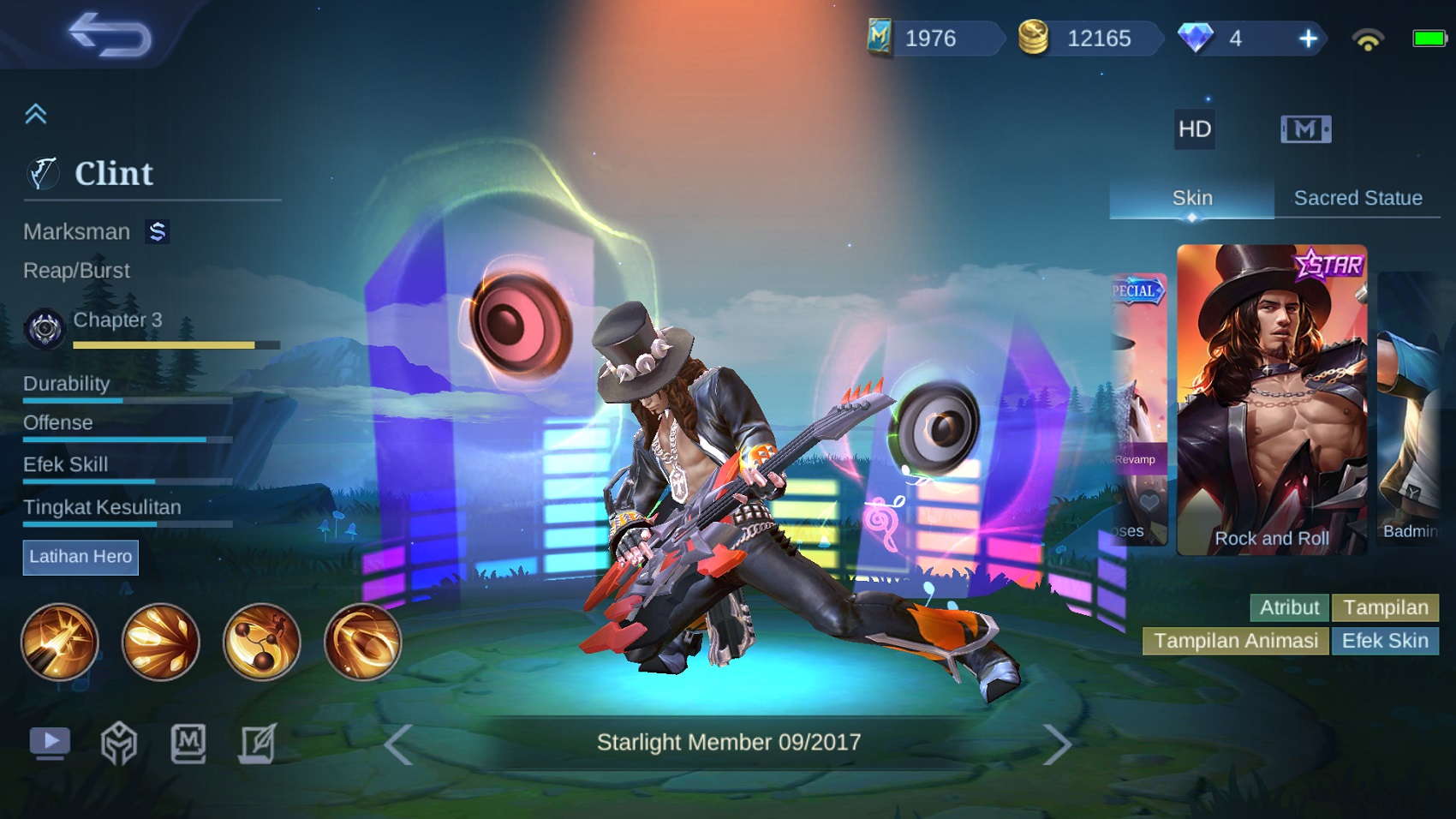Open the camera/recorder icon beside HD
The image size is (1456, 819).
coord(1307,129)
